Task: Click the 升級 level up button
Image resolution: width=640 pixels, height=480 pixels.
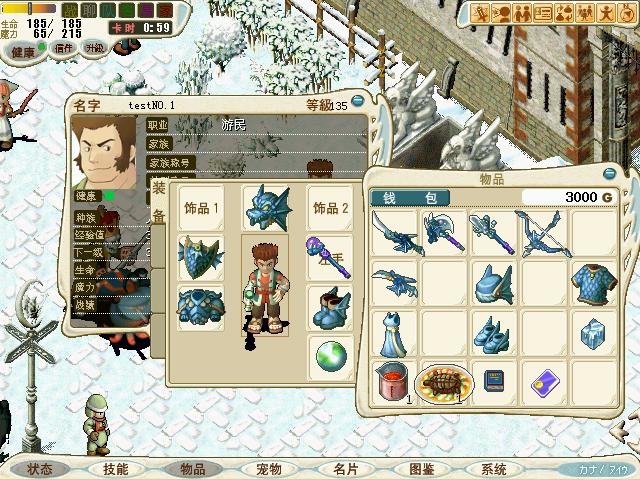Action: point(96,47)
